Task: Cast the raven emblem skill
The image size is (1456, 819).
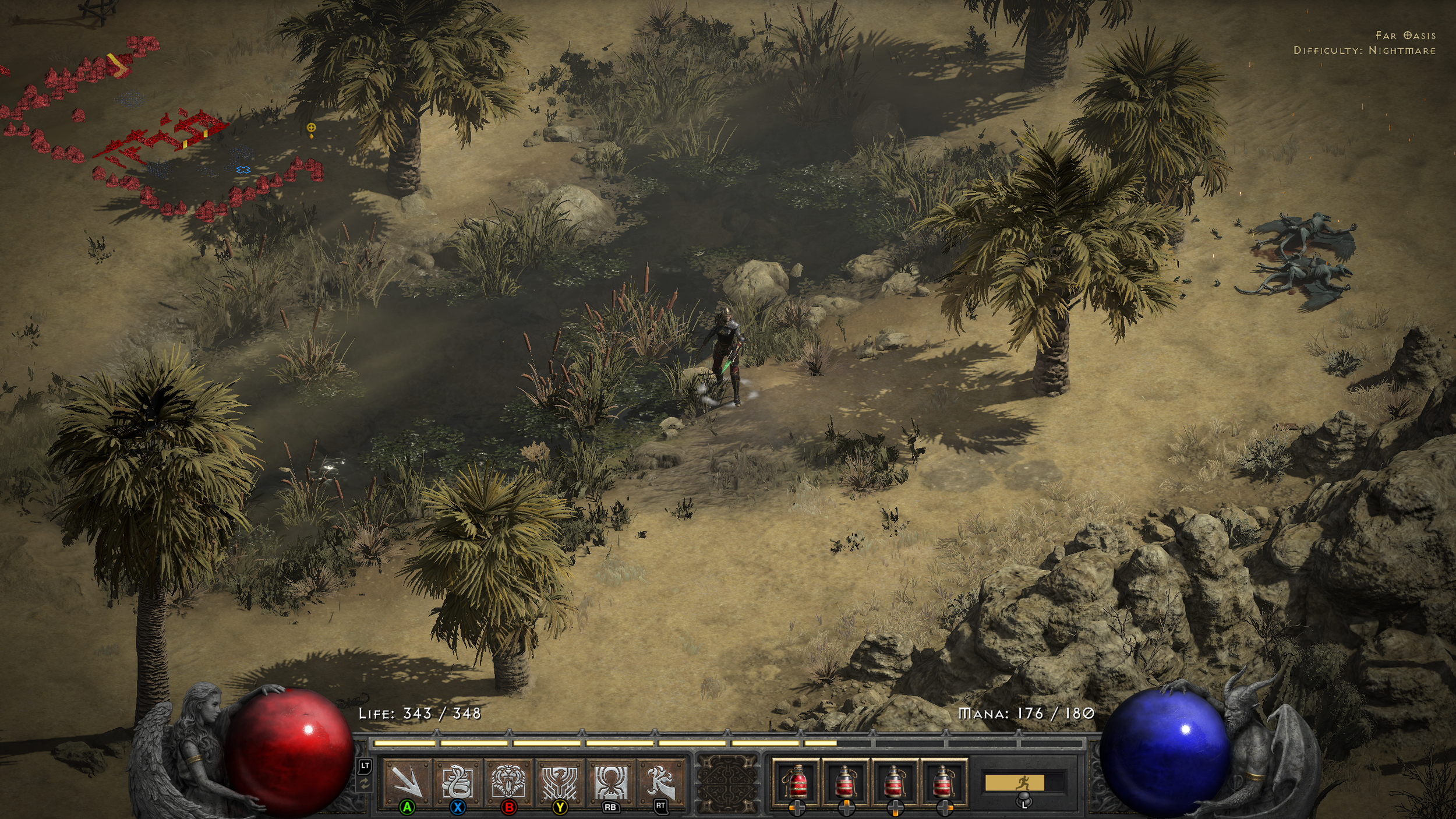Action: (x=559, y=781)
